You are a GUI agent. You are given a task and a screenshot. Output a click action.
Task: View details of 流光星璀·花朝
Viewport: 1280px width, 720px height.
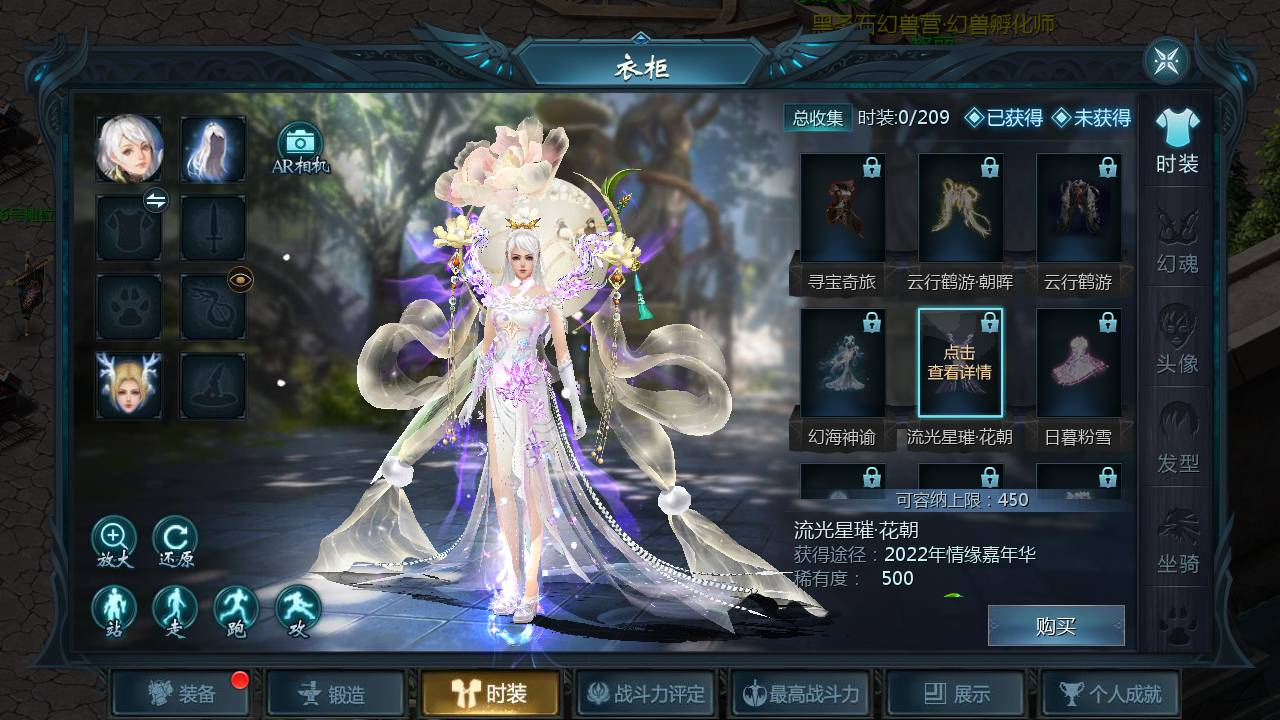pos(960,363)
